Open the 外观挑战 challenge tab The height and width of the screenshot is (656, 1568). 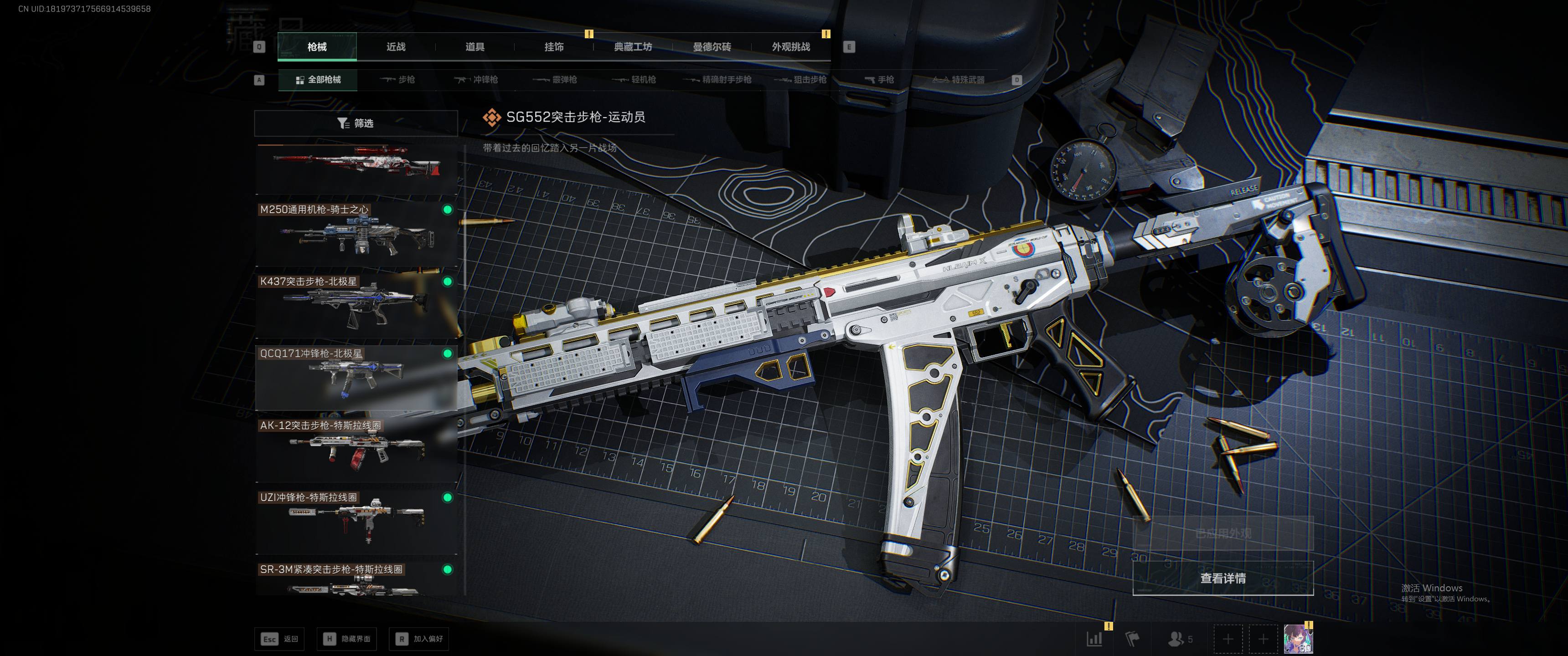click(x=791, y=47)
